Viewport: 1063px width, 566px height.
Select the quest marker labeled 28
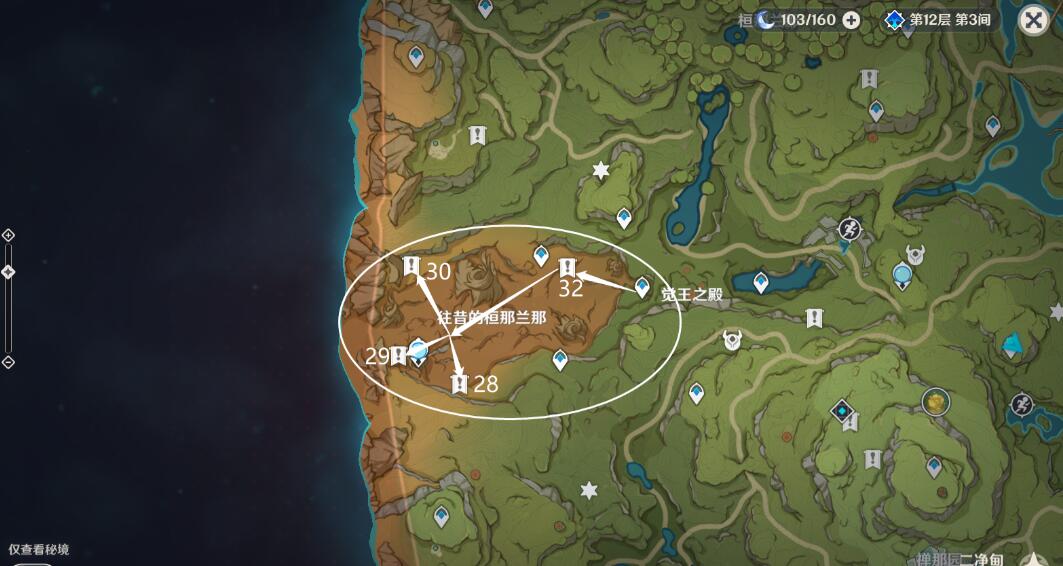460,383
